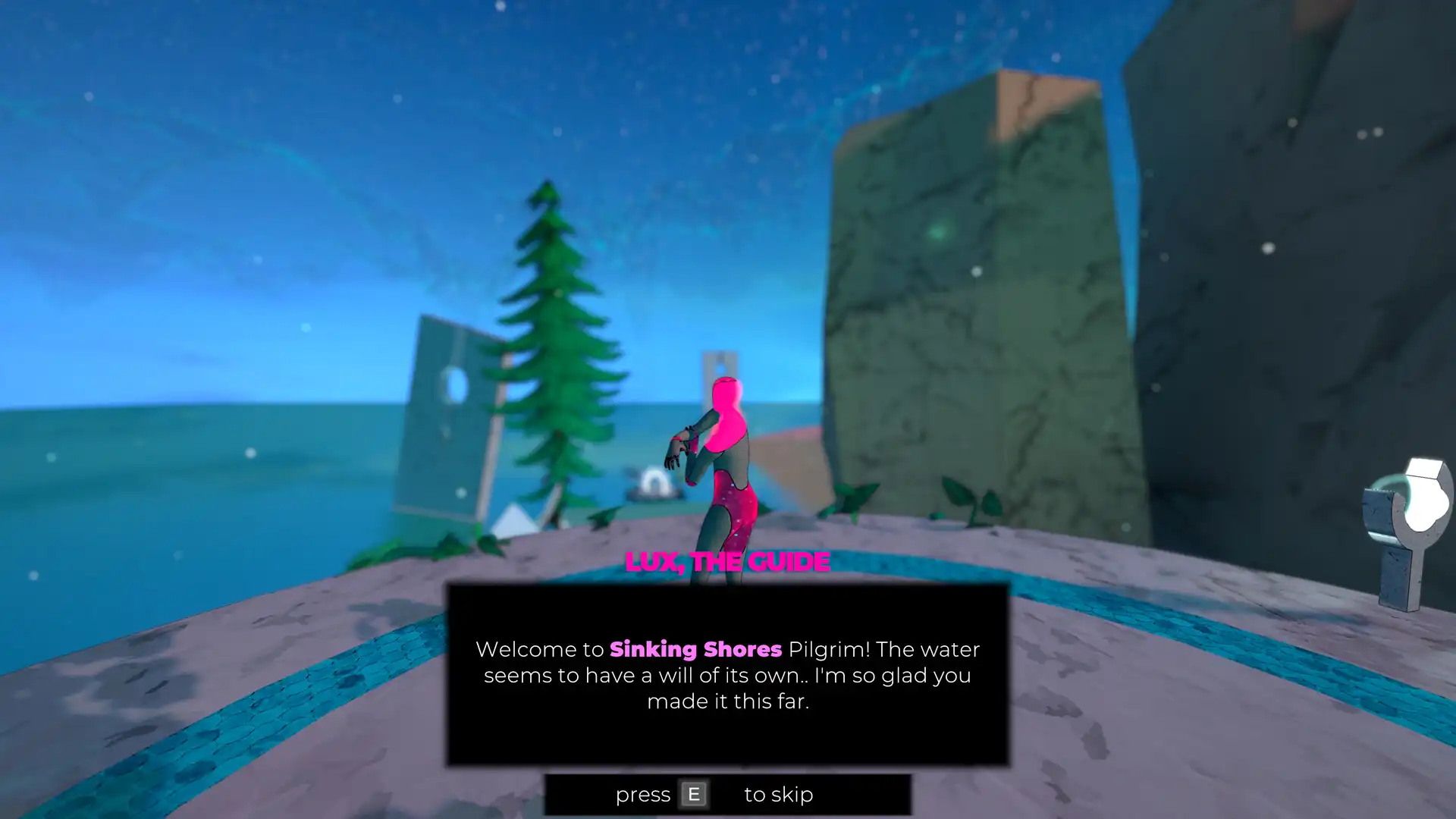This screenshot has height=819, width=1456.
Task: Click to skip the dialogue
Action: click(x=728, y=795)
